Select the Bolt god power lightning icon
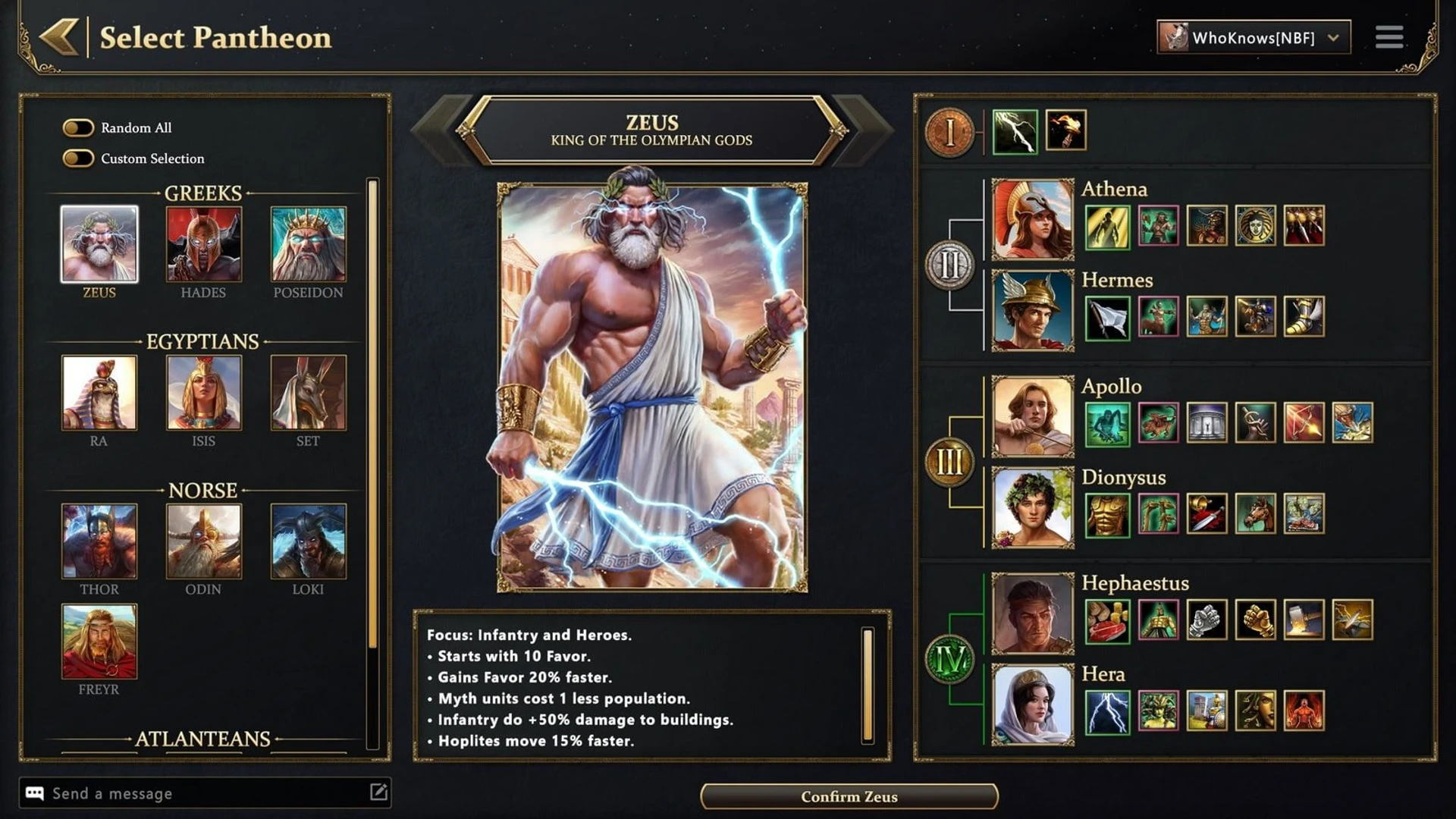 (x=1014, y=130)
